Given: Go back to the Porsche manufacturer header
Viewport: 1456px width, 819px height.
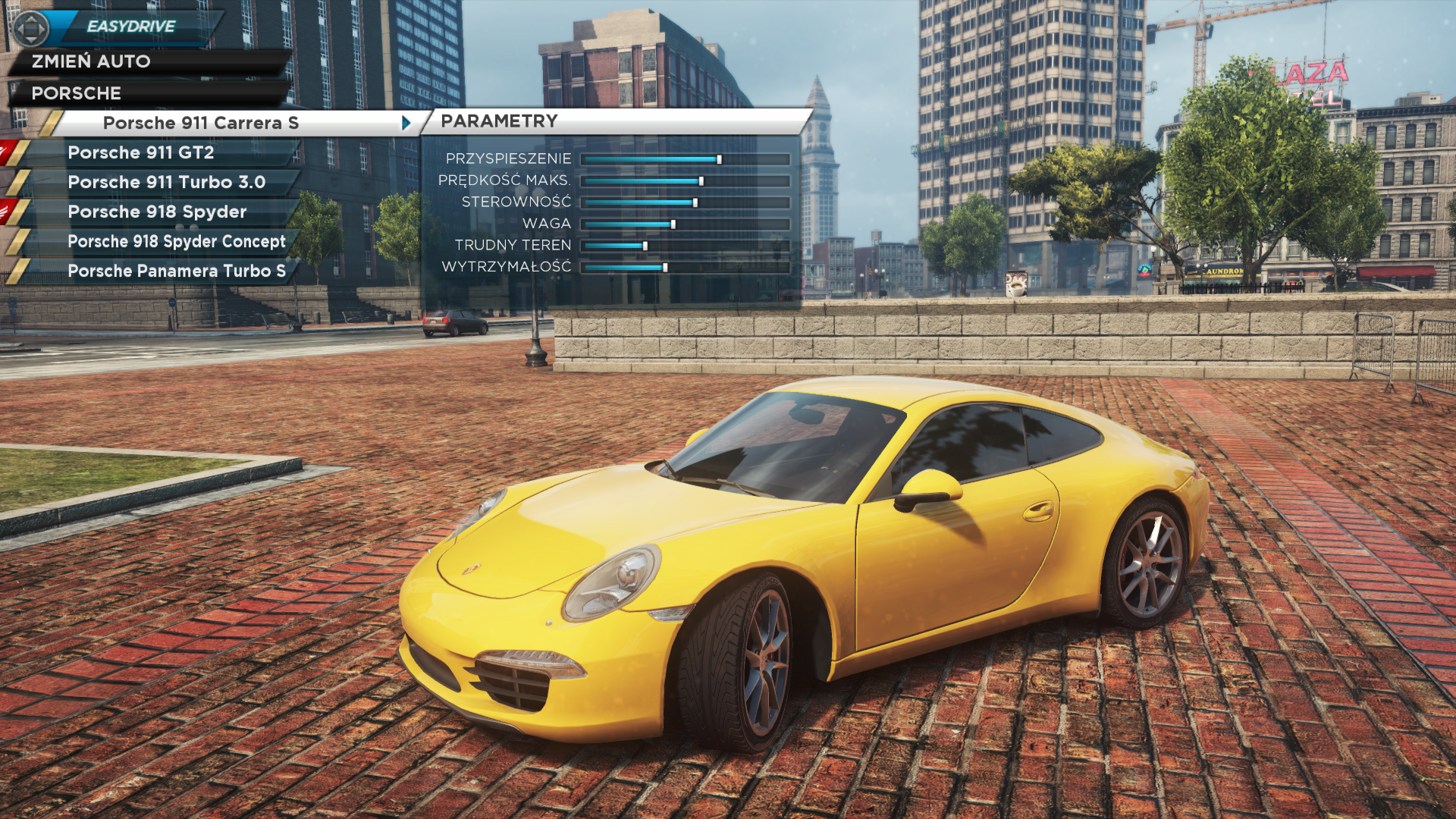Looking at the screenshot, I should tap(76, 93).
